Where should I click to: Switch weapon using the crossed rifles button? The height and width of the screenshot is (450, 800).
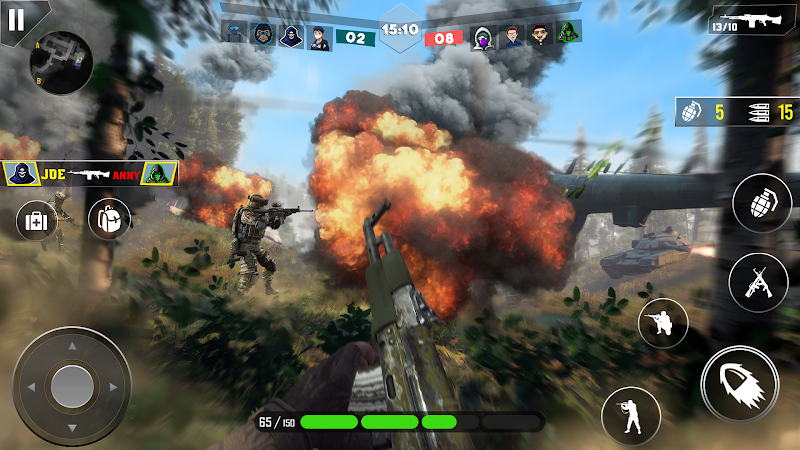758,282
